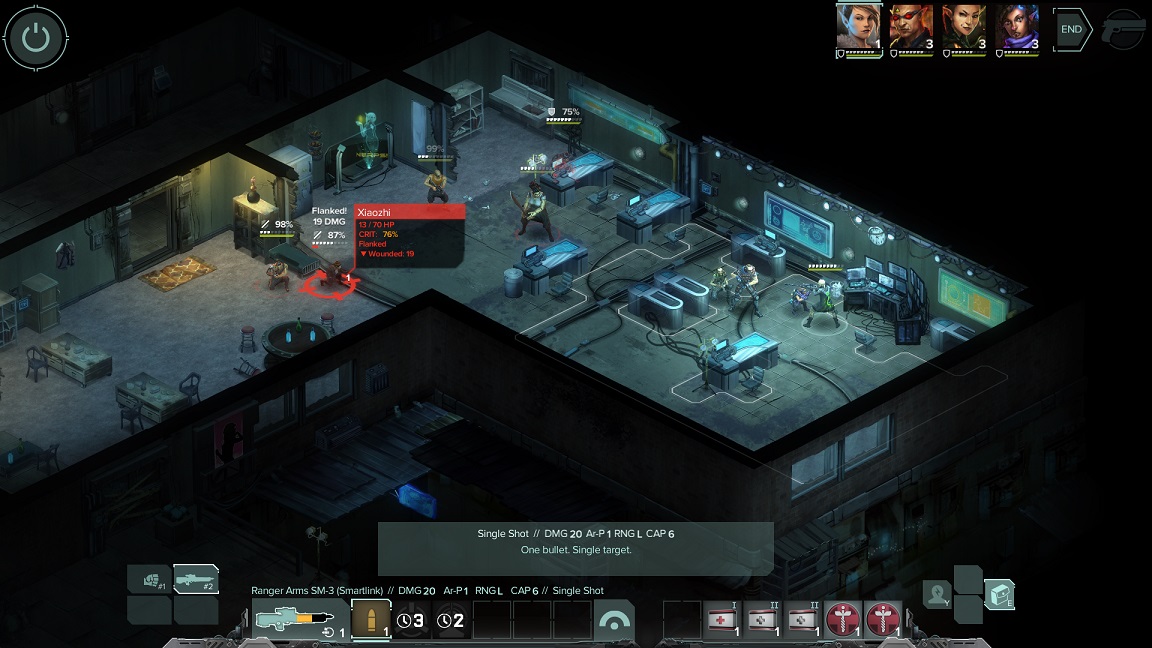The height and width of the screenshot is (648, 1152).
Task: Activate the rifle ability on 2-turn cooldown
Action: [x=452, y=620]
